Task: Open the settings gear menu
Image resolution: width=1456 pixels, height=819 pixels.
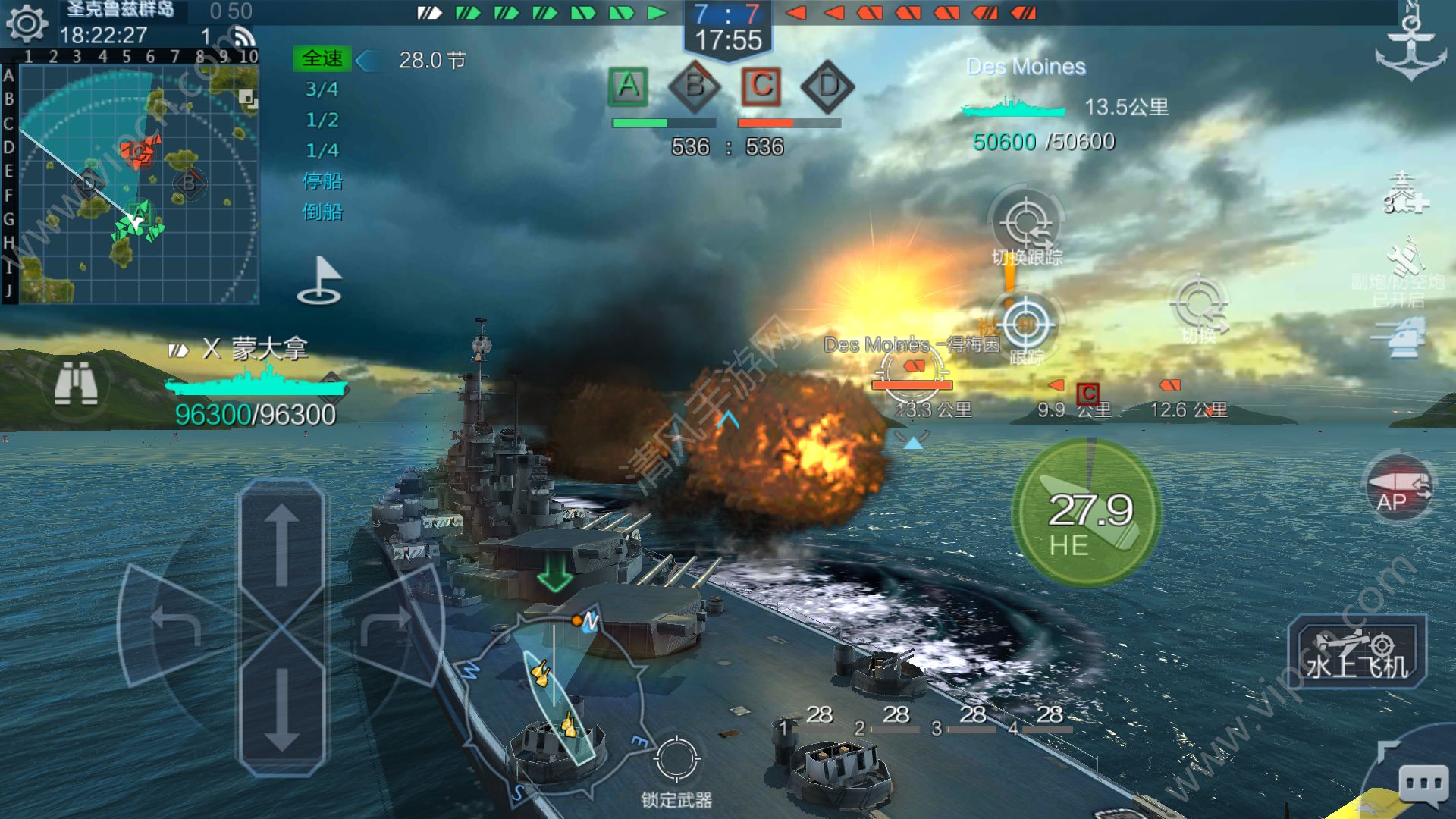Action: click(27, 24)
